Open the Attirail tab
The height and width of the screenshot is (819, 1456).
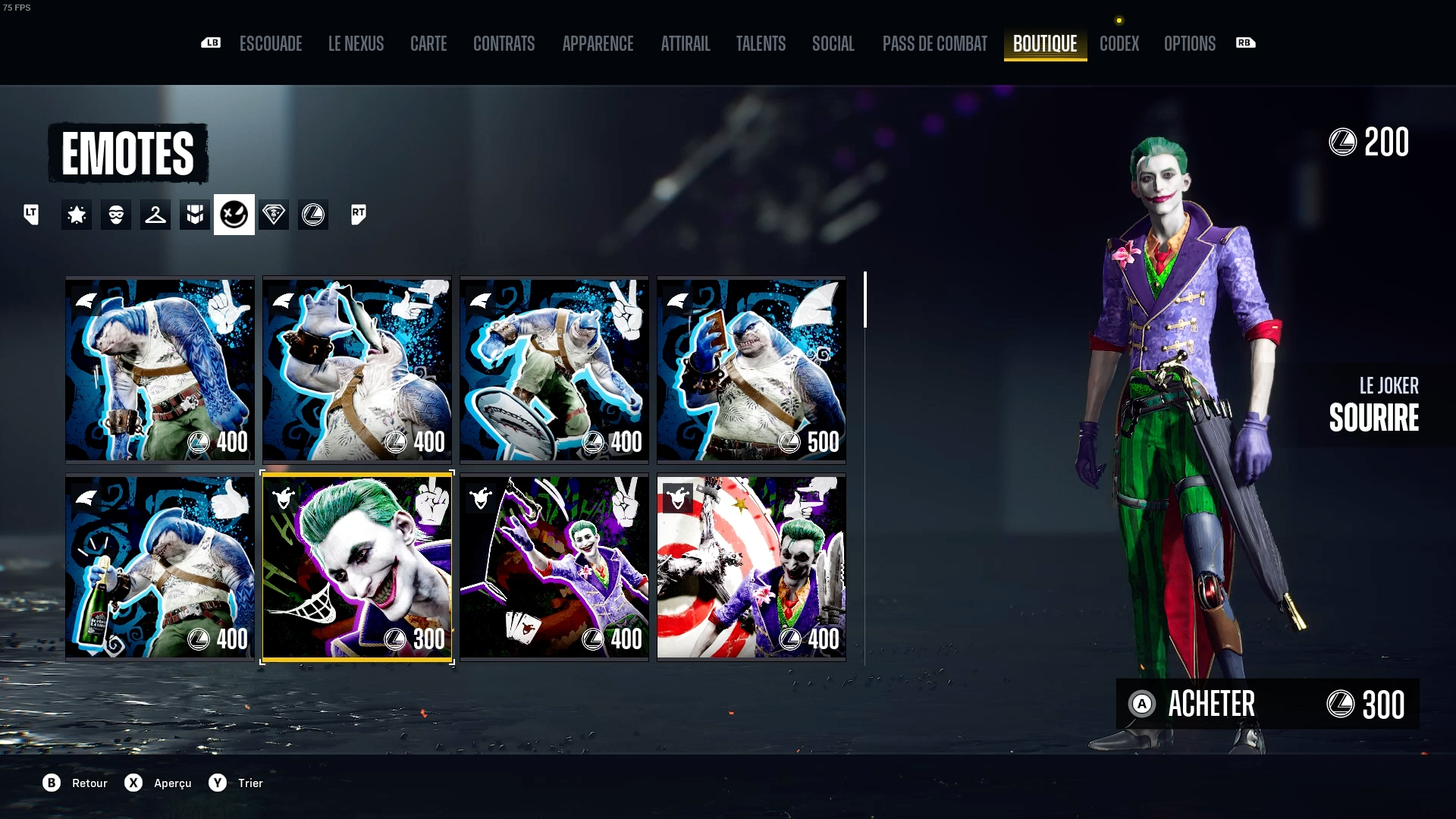point(685,44)
